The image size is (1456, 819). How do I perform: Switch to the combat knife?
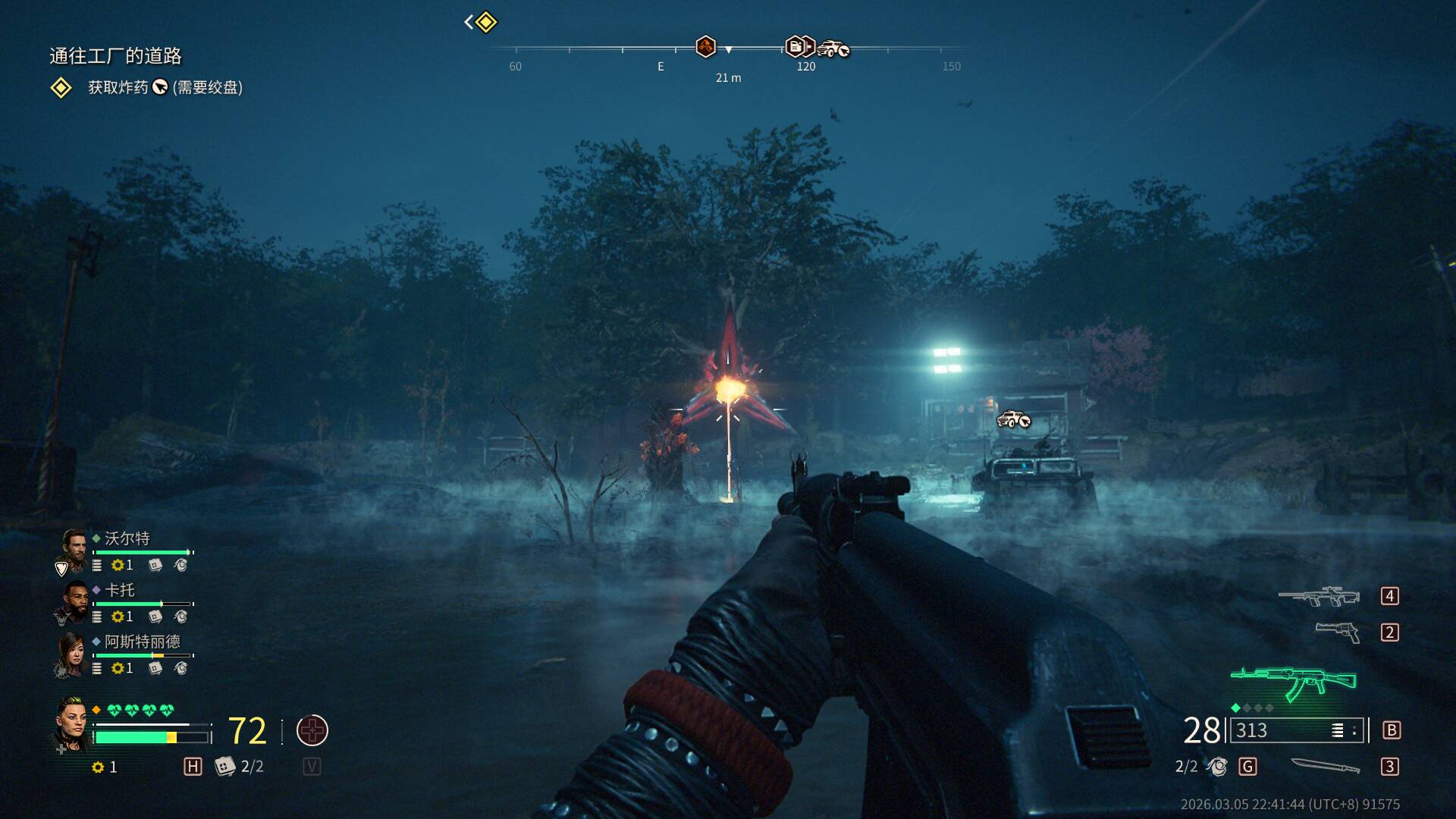(x=1325, y=767)
